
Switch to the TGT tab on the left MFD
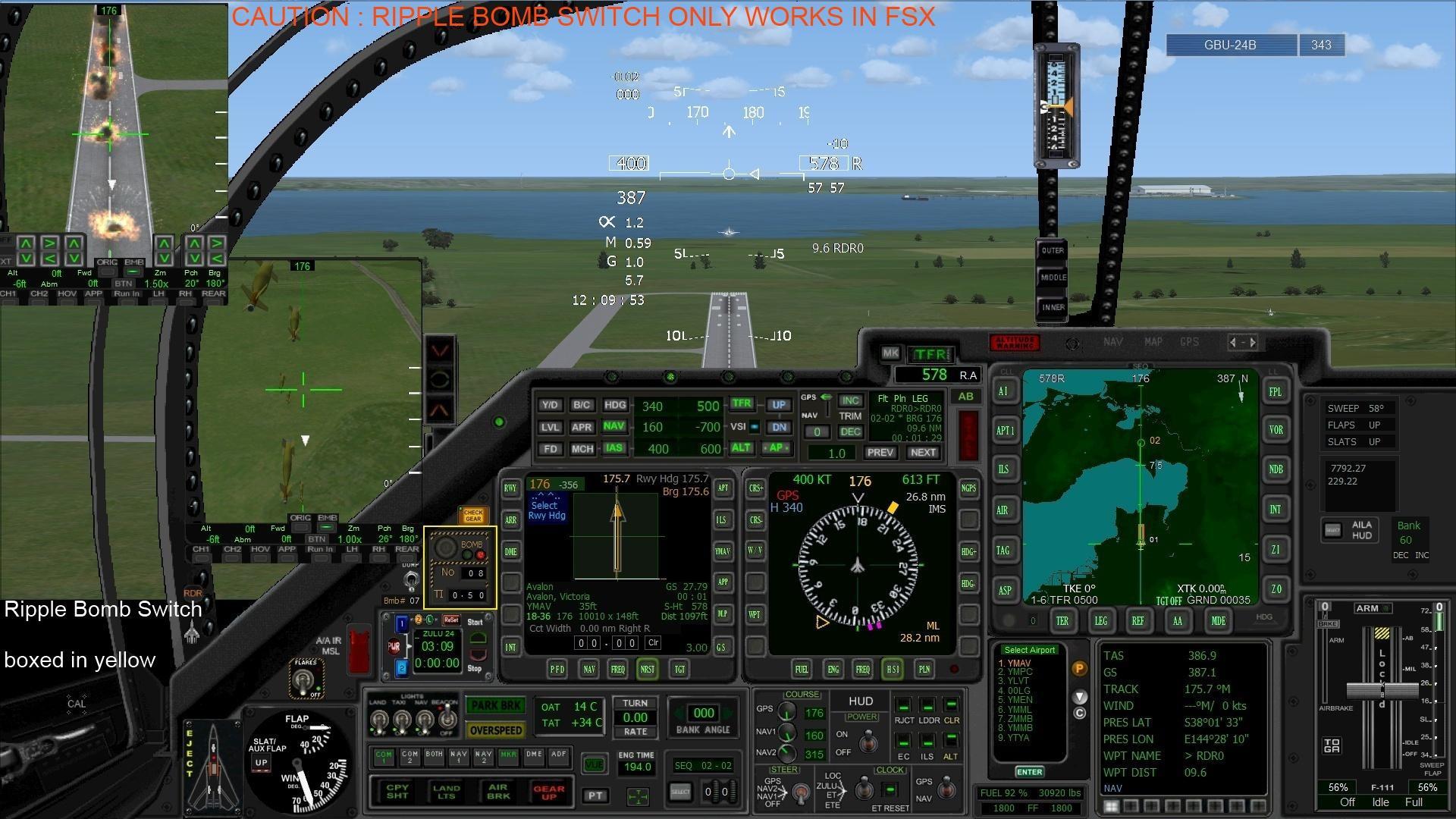[x=680, y=669]
